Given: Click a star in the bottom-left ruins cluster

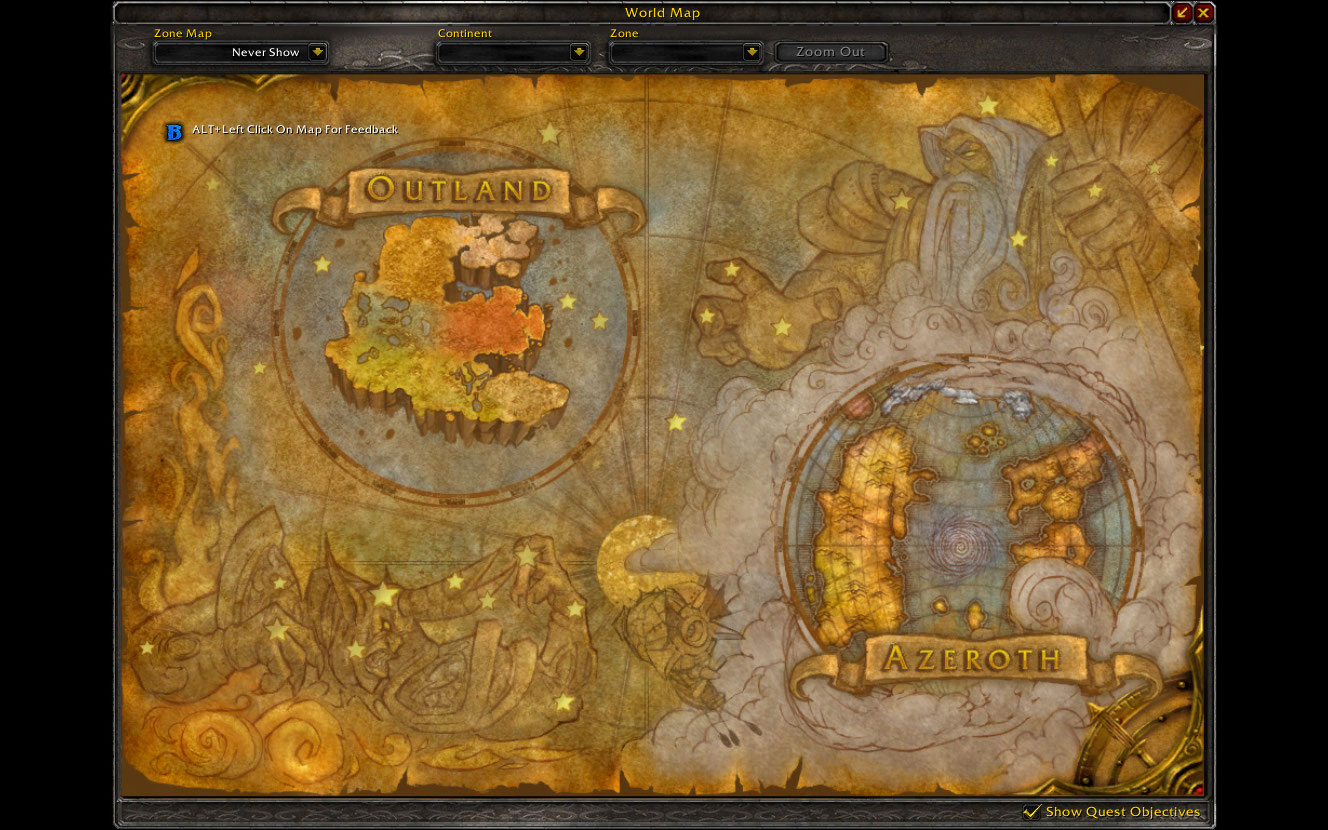Looking at the screenshot, I should coord(383,593).
